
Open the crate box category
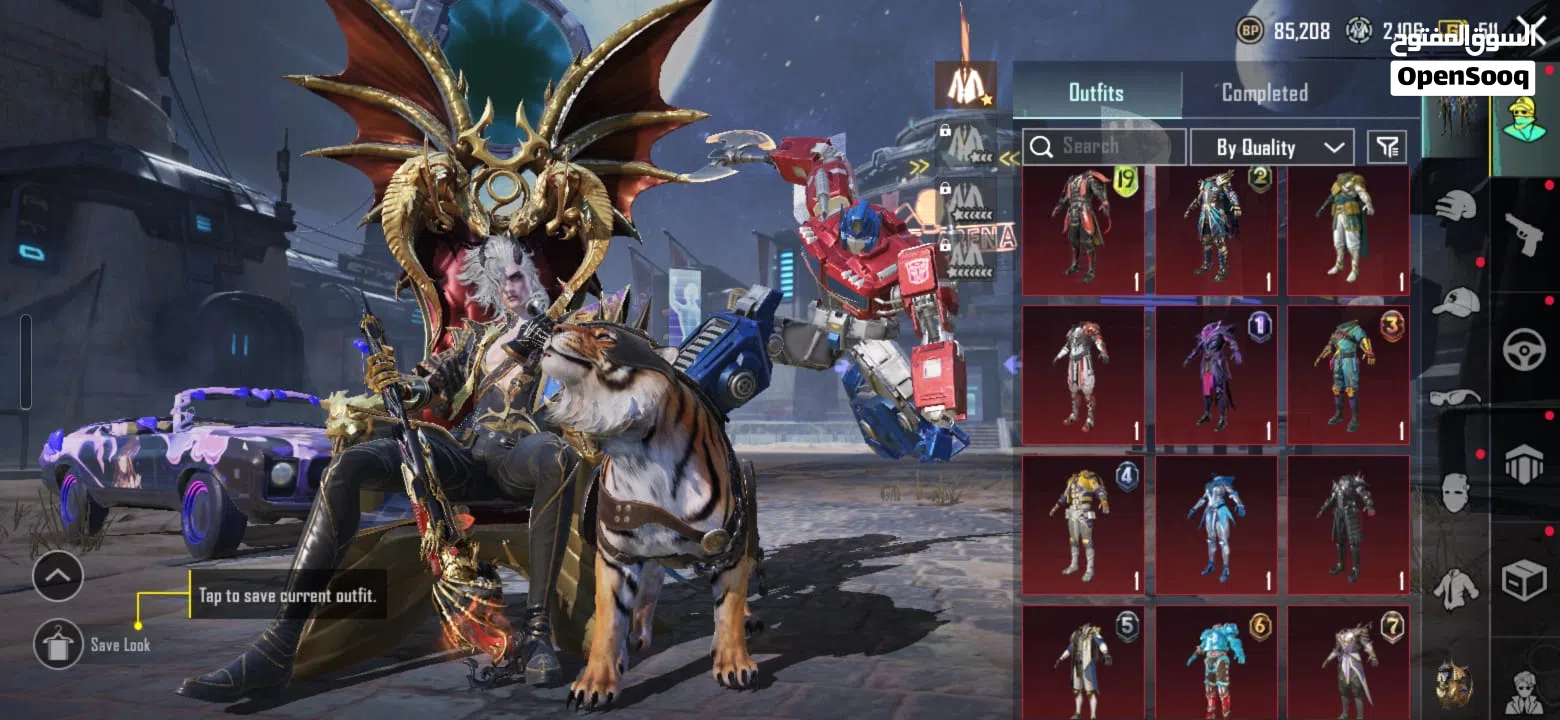(x=1524, y=580)
